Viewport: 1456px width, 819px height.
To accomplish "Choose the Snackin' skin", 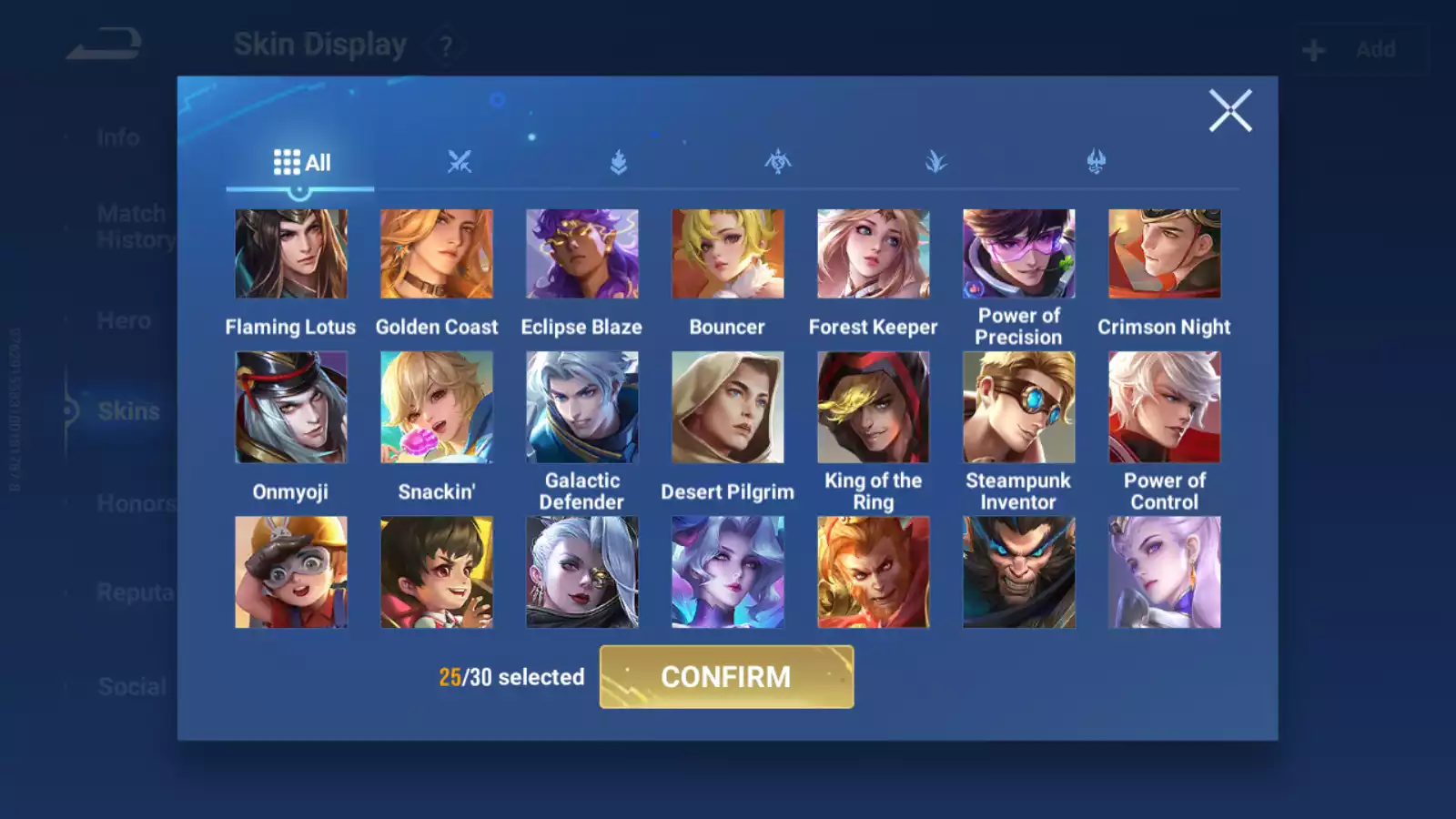I will point(437,408).
